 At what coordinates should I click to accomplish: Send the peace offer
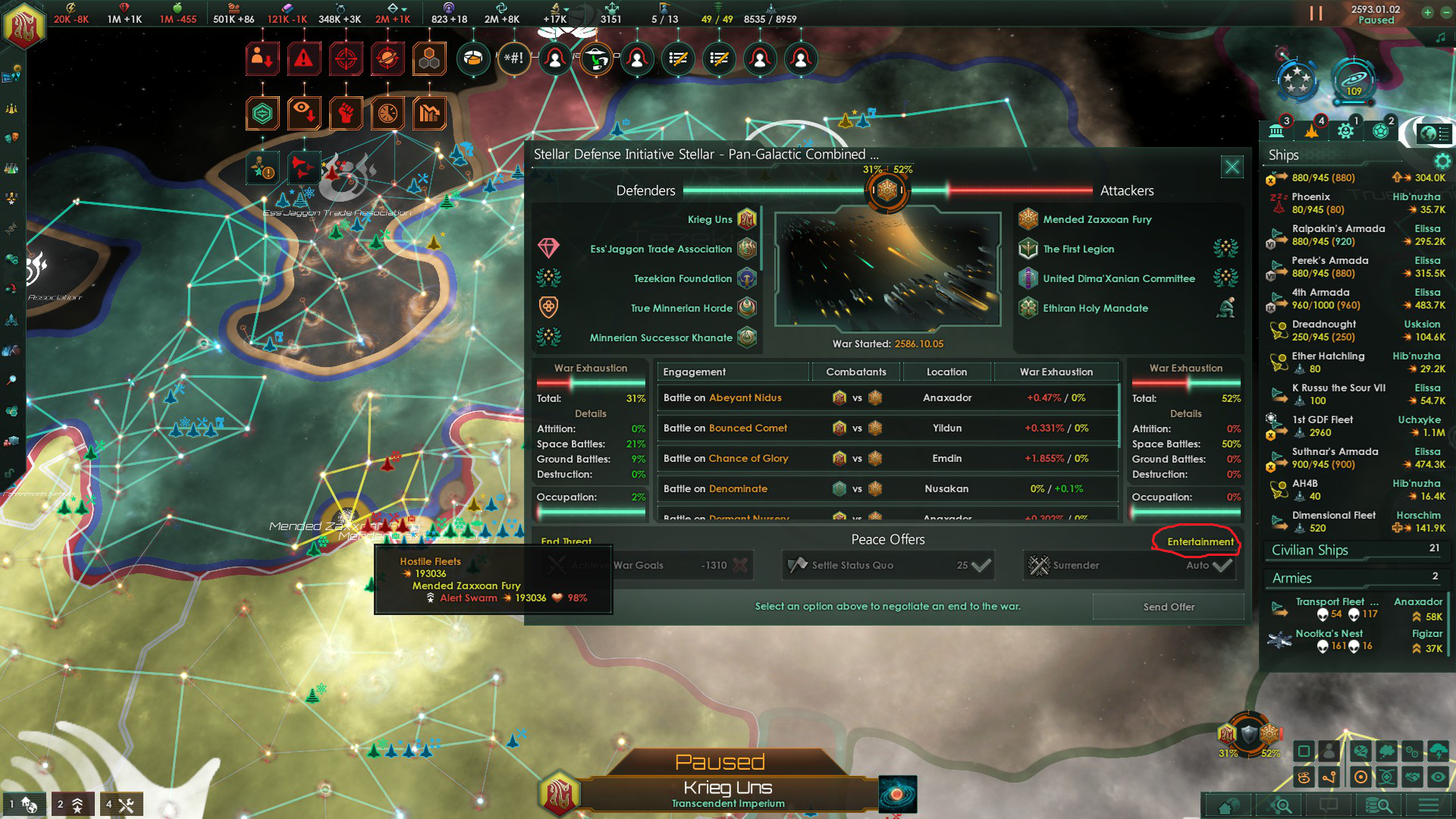tap(1168, 607)
